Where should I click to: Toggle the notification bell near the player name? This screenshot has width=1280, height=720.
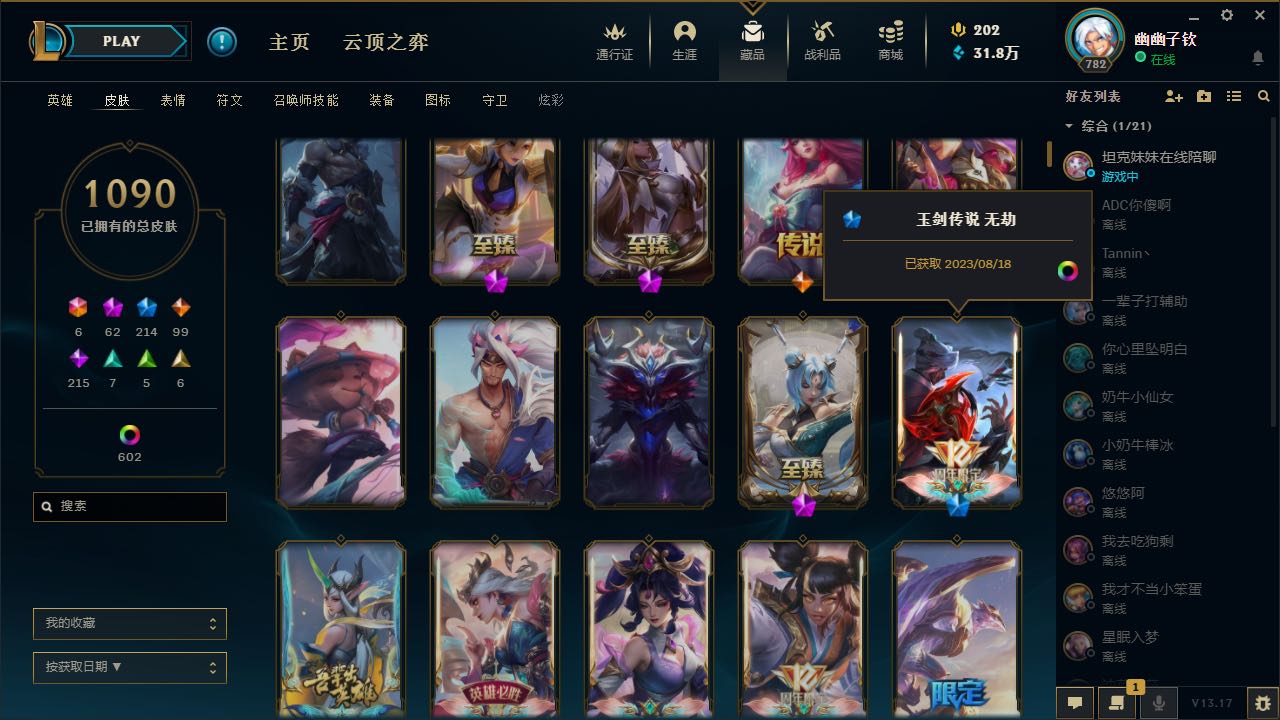(1258, 58)
